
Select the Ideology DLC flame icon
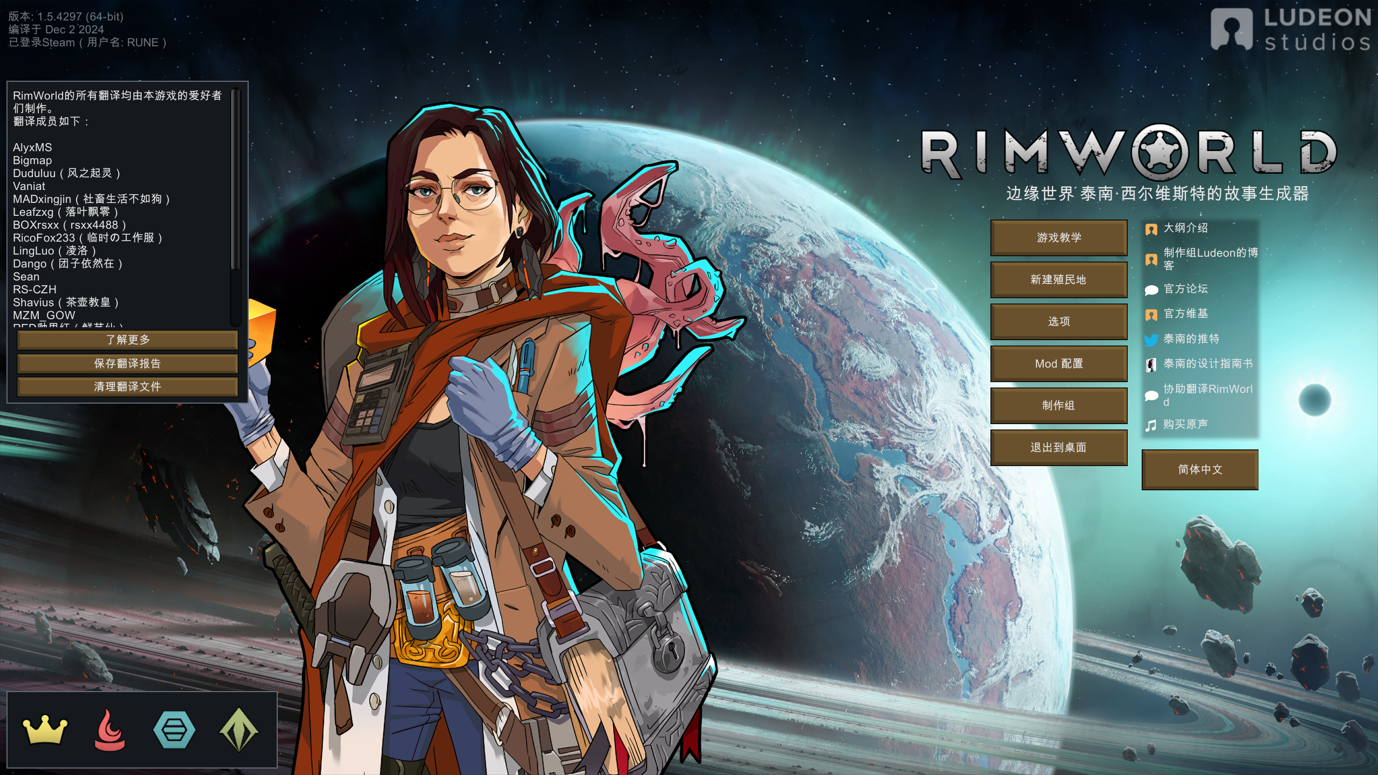(x=110, y=730)
